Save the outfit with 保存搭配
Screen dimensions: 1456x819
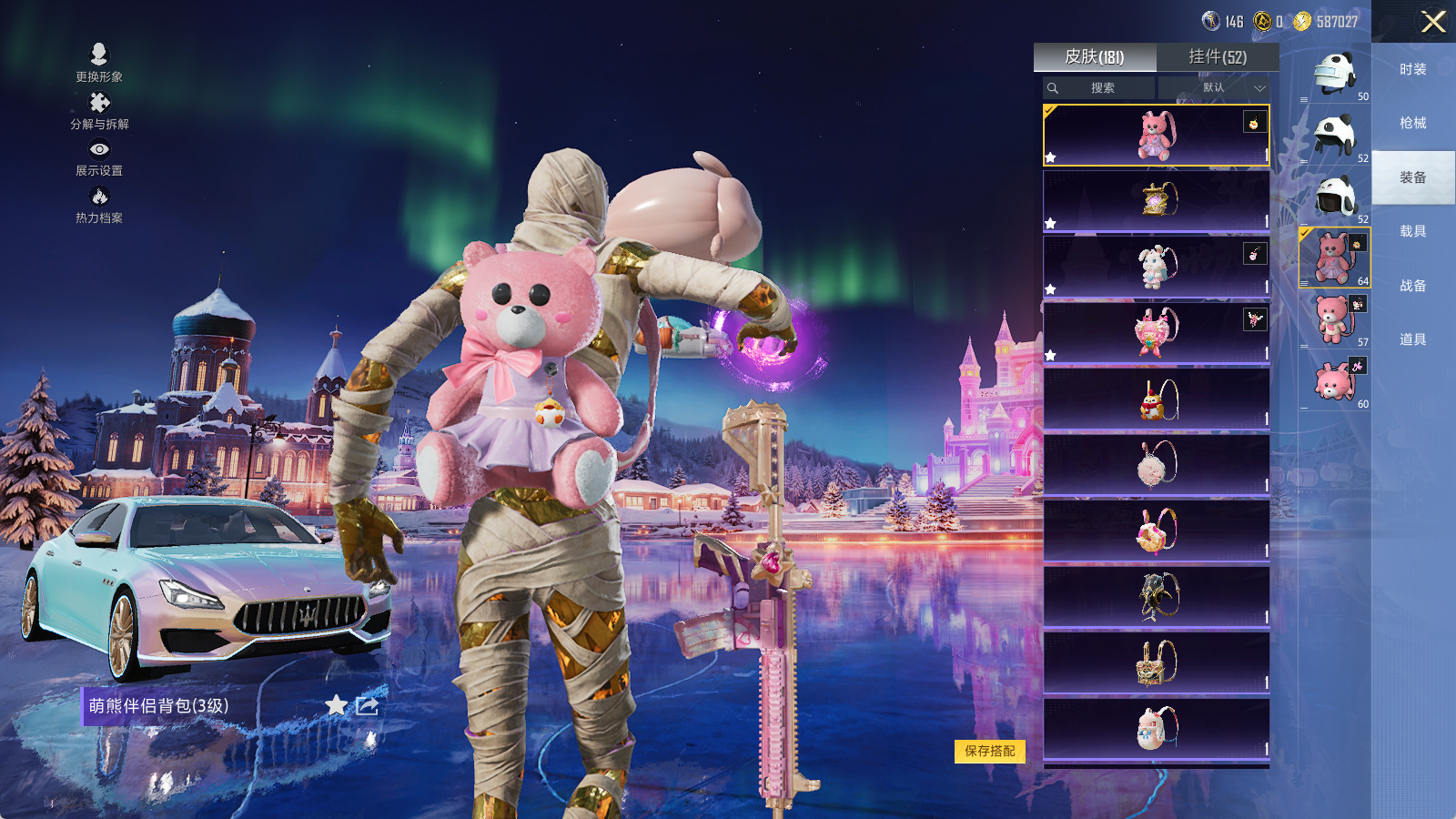[x=990, y=751]
